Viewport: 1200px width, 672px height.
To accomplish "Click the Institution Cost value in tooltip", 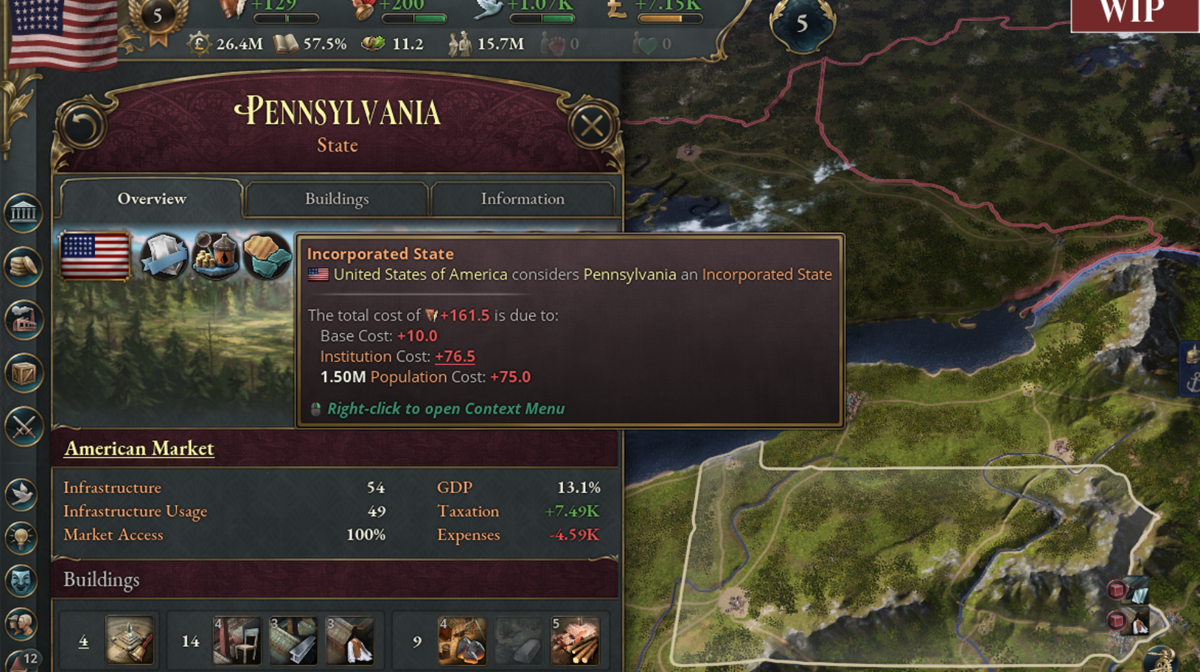I will coord(455,356).
